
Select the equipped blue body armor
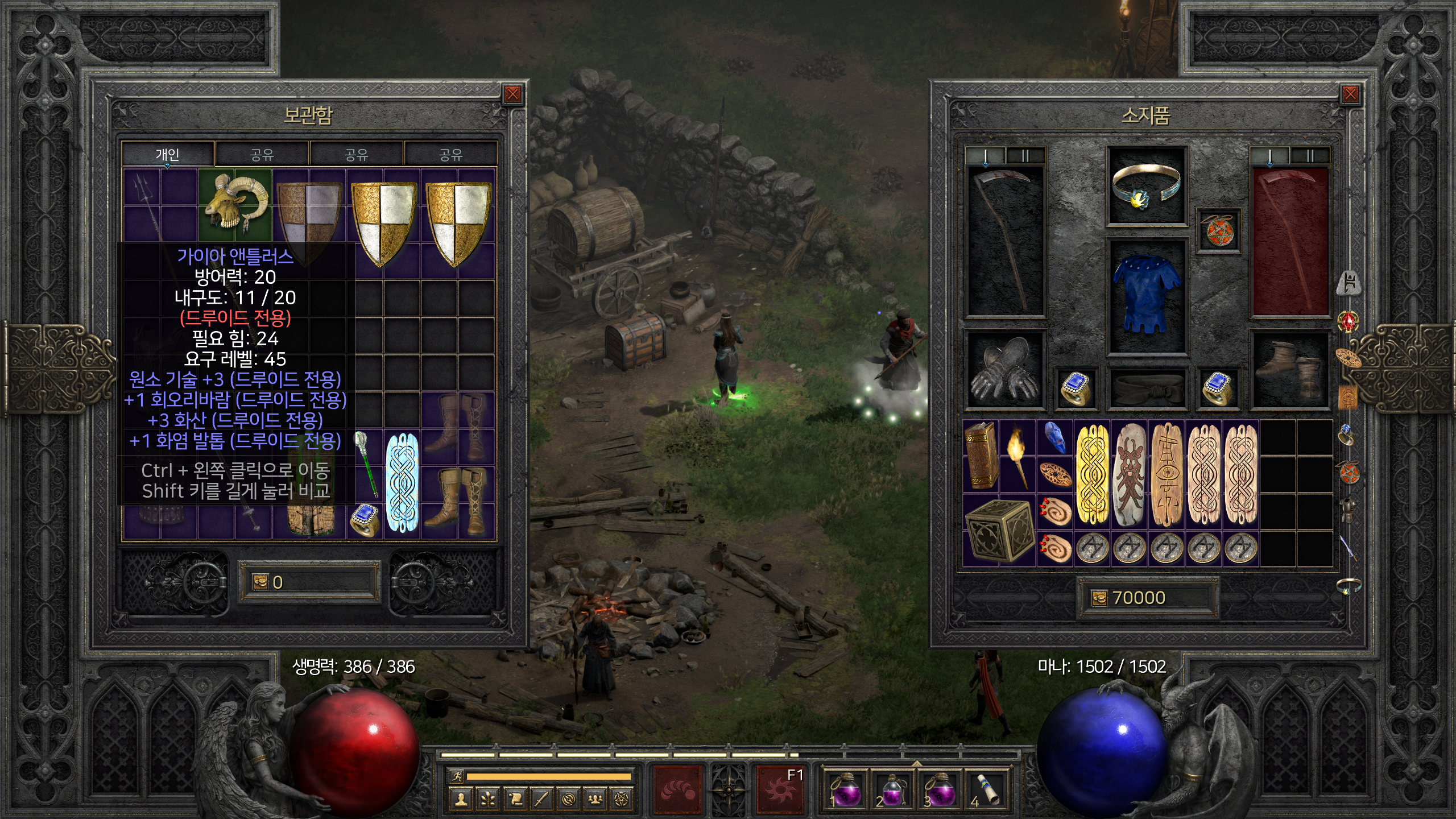click(1145, 295)
